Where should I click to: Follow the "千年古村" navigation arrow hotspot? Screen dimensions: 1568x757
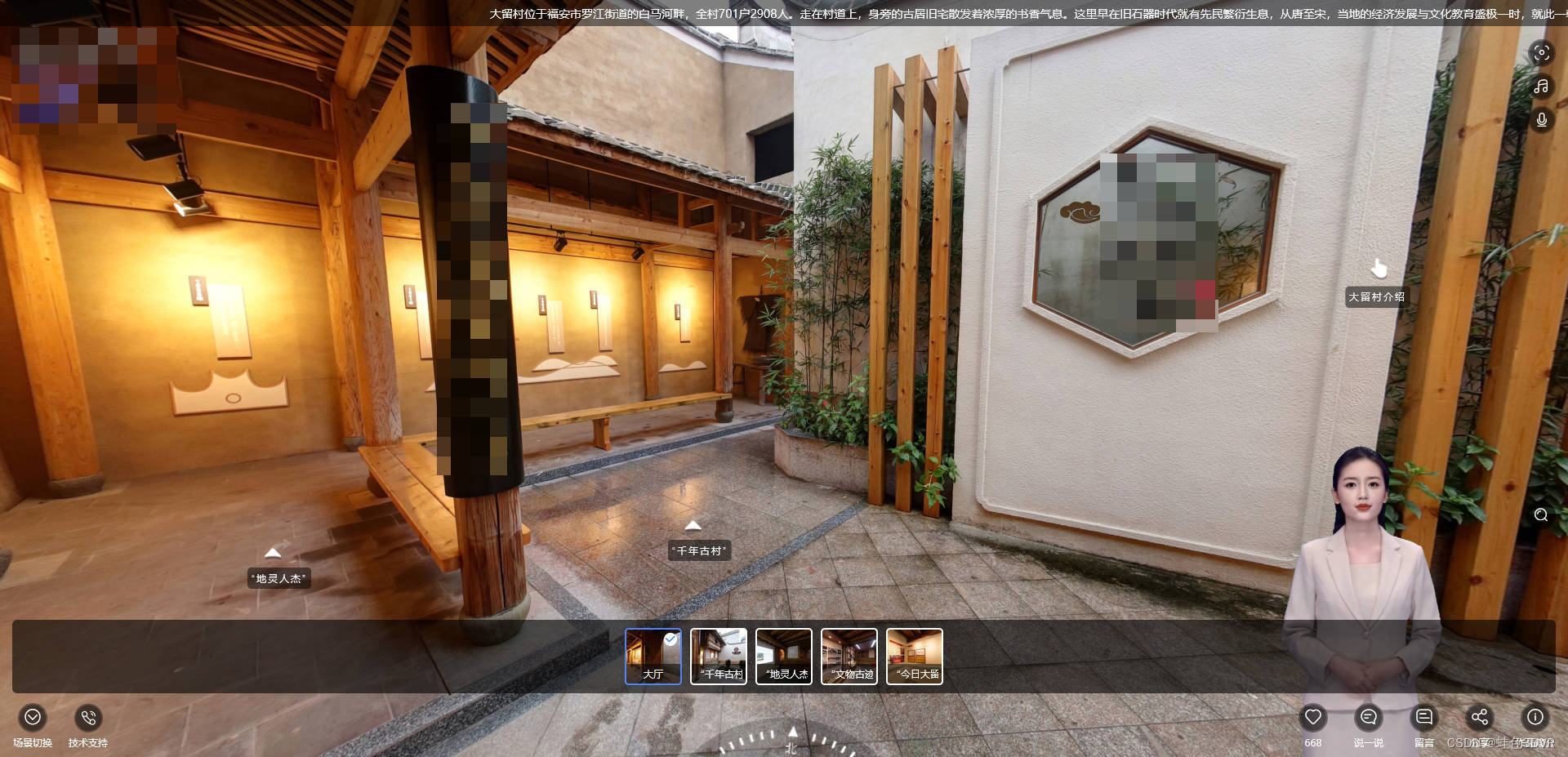point(693,526)
